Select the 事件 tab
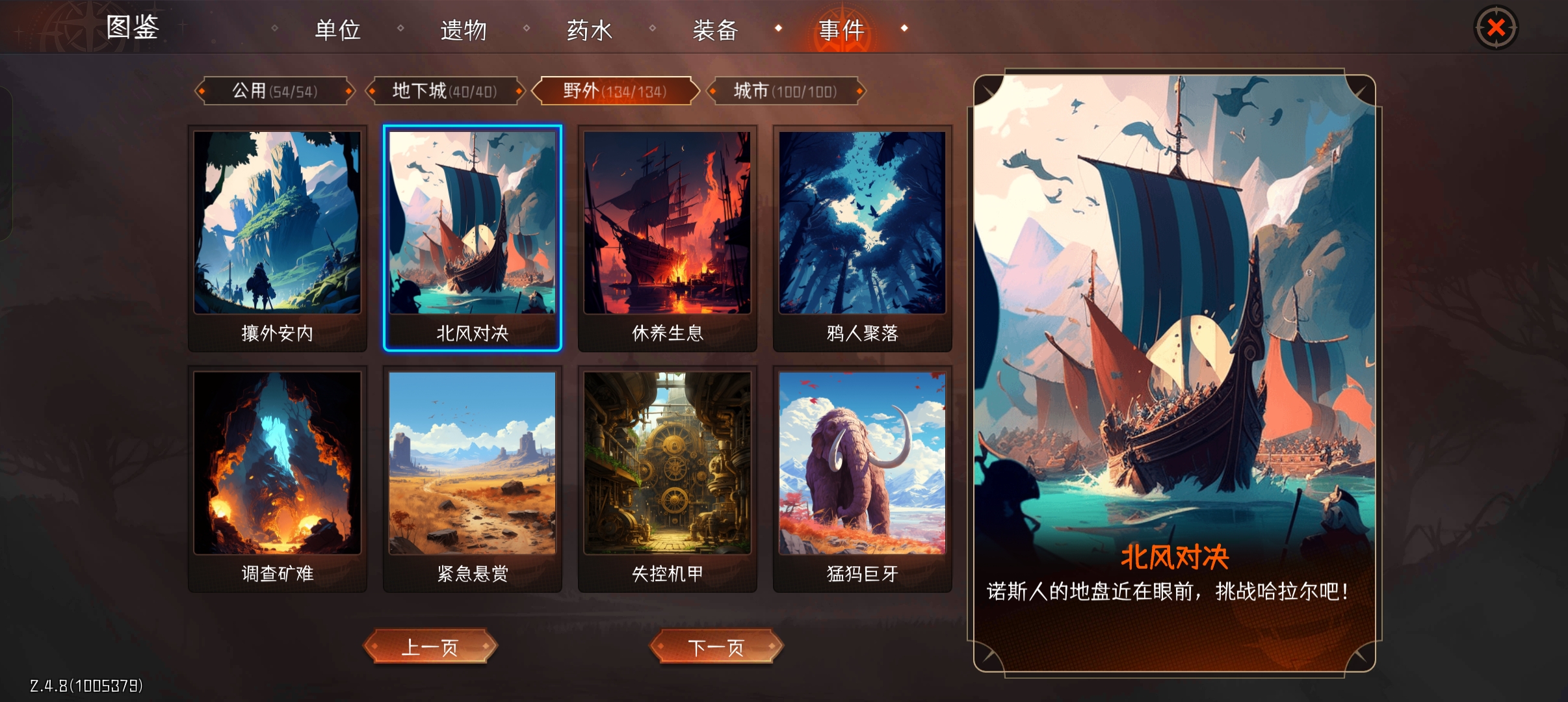Viewport: 1568px width, 702px height. tap(842, 29)
